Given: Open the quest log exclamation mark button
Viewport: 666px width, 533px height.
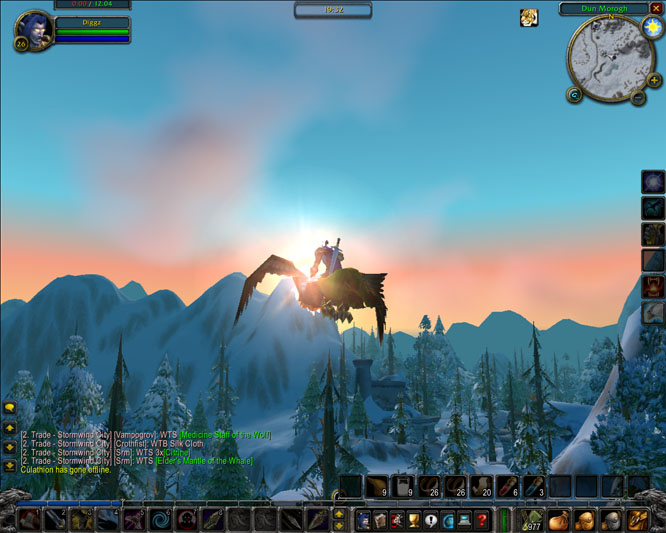Looking at the screenshot, I should pos(431,520).
